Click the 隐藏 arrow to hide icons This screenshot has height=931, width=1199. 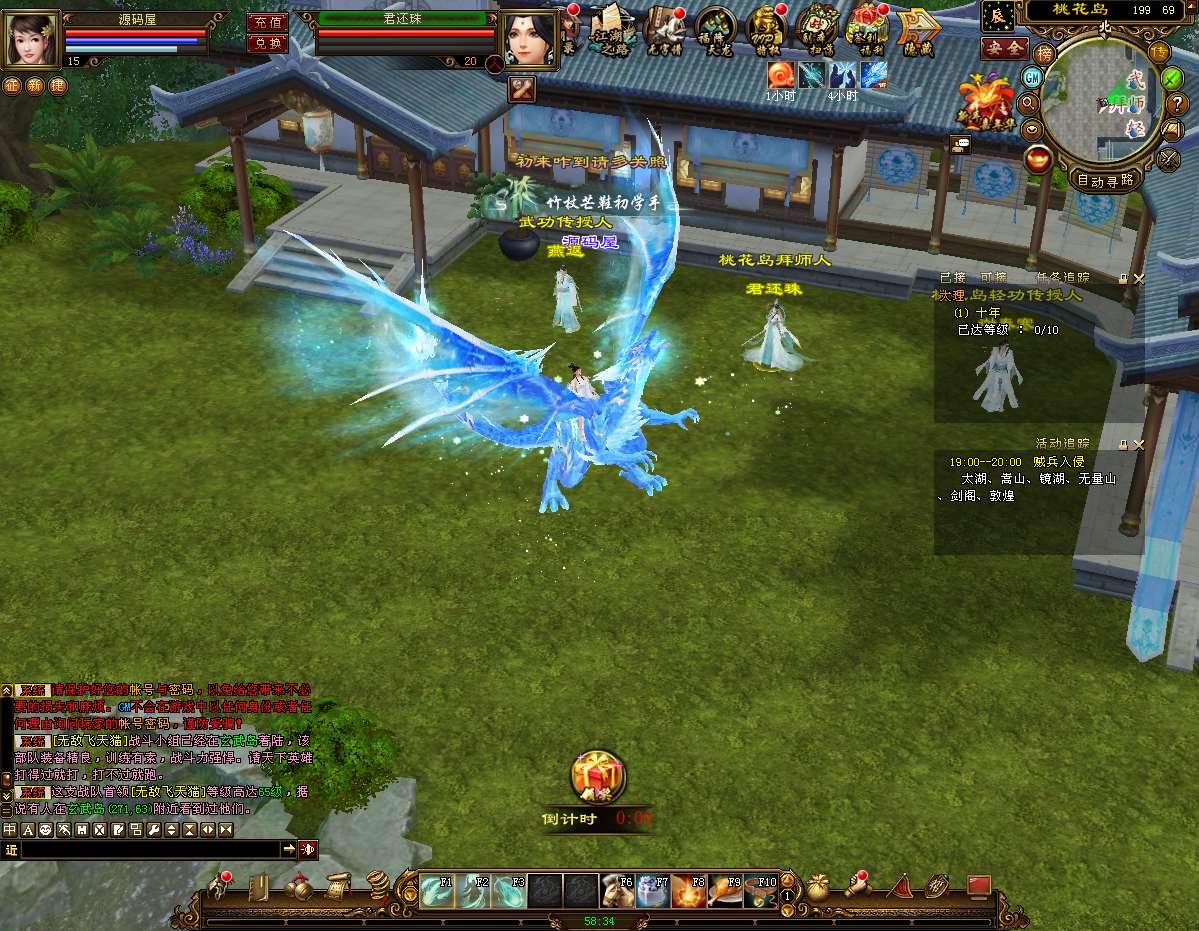point(916,29)
